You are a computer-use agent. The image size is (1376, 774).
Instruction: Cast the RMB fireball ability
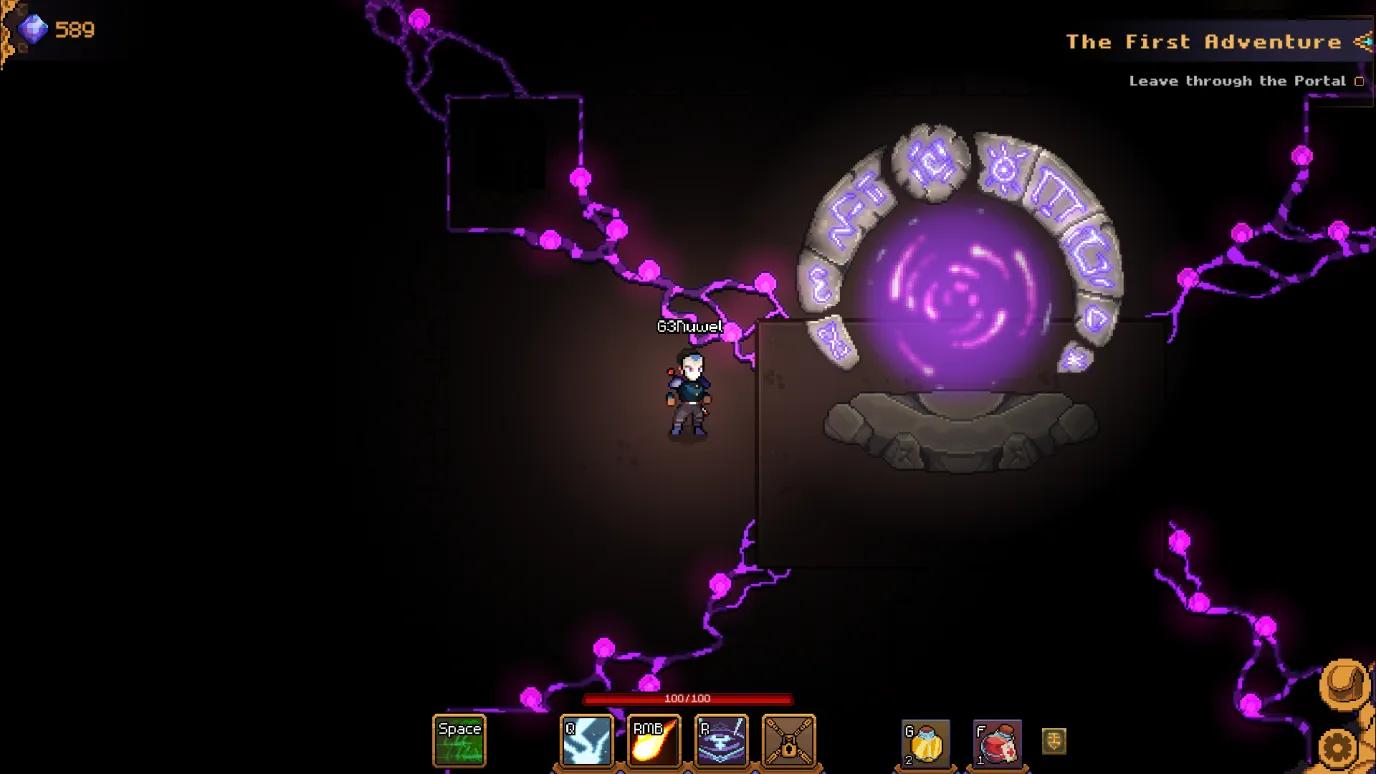tap(654, 741)
